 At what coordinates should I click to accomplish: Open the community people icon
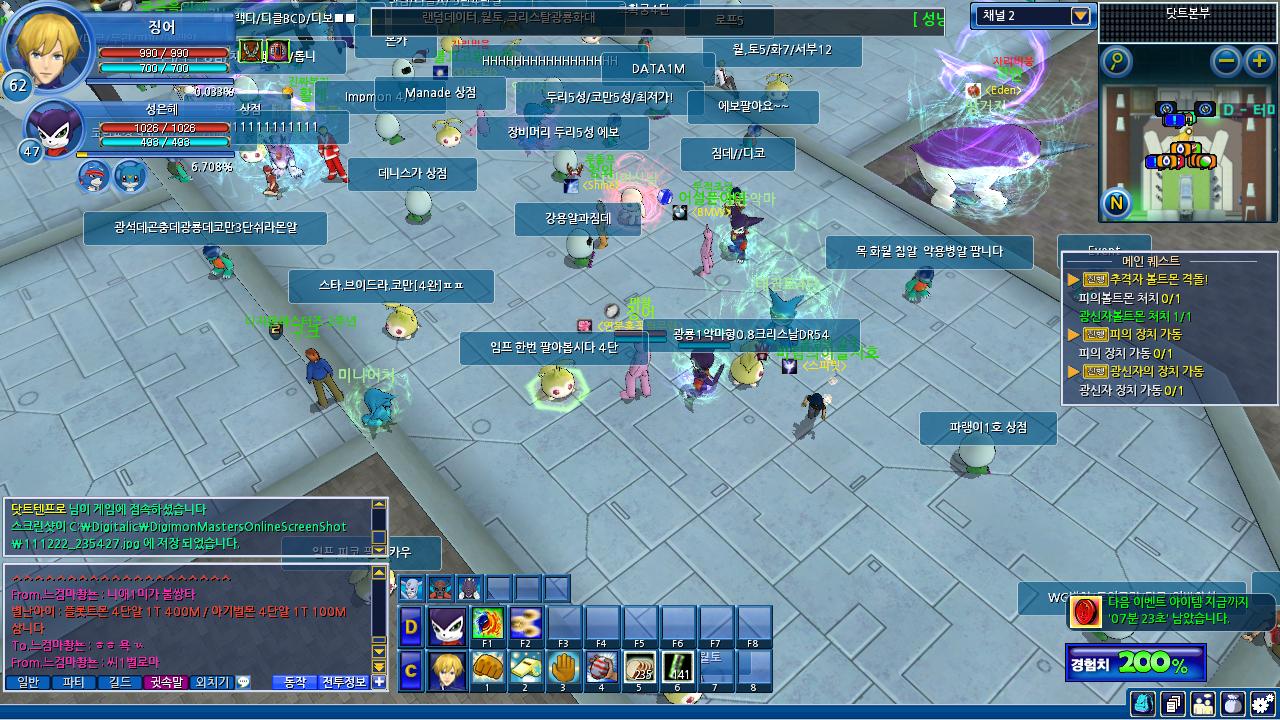(1203, 704)
